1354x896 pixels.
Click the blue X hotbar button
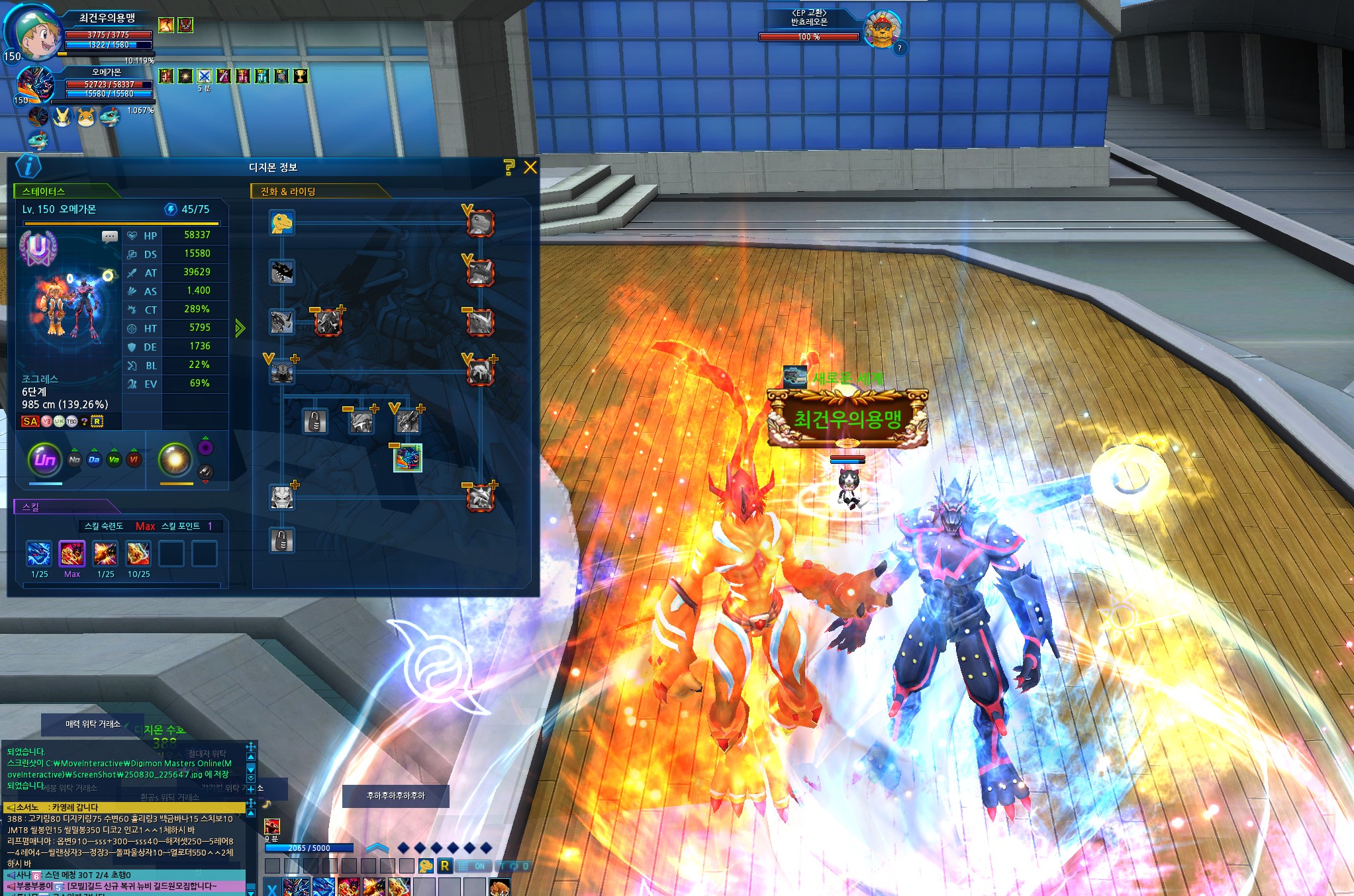click(x=271, y=888)
